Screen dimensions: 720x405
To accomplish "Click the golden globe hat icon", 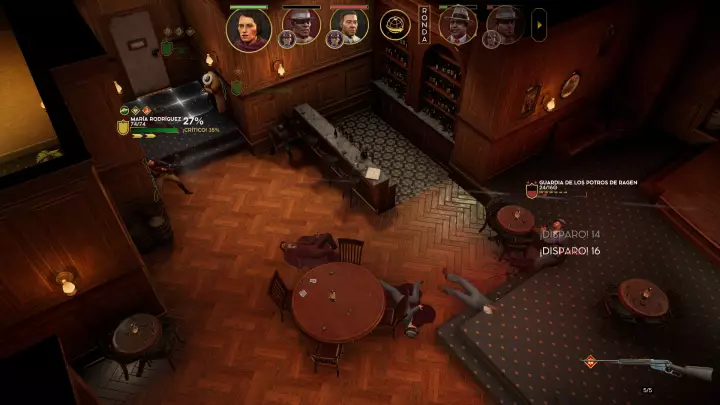I will click(395, 24).
